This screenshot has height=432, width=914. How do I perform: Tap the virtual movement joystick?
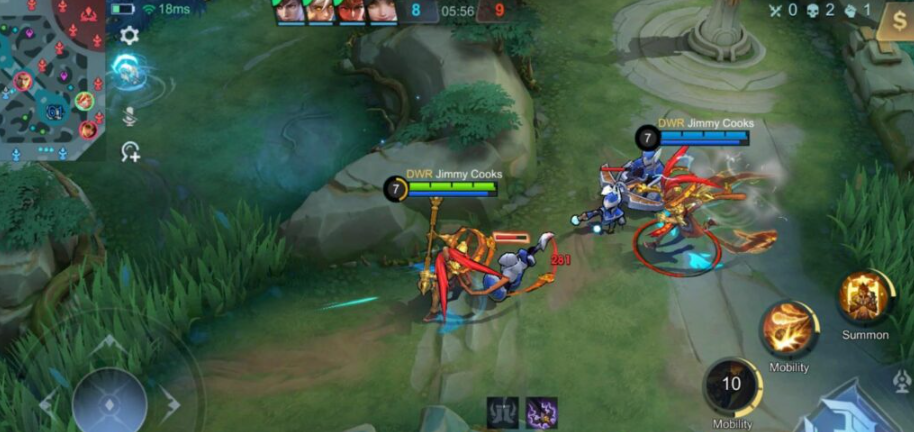point(110,399)
